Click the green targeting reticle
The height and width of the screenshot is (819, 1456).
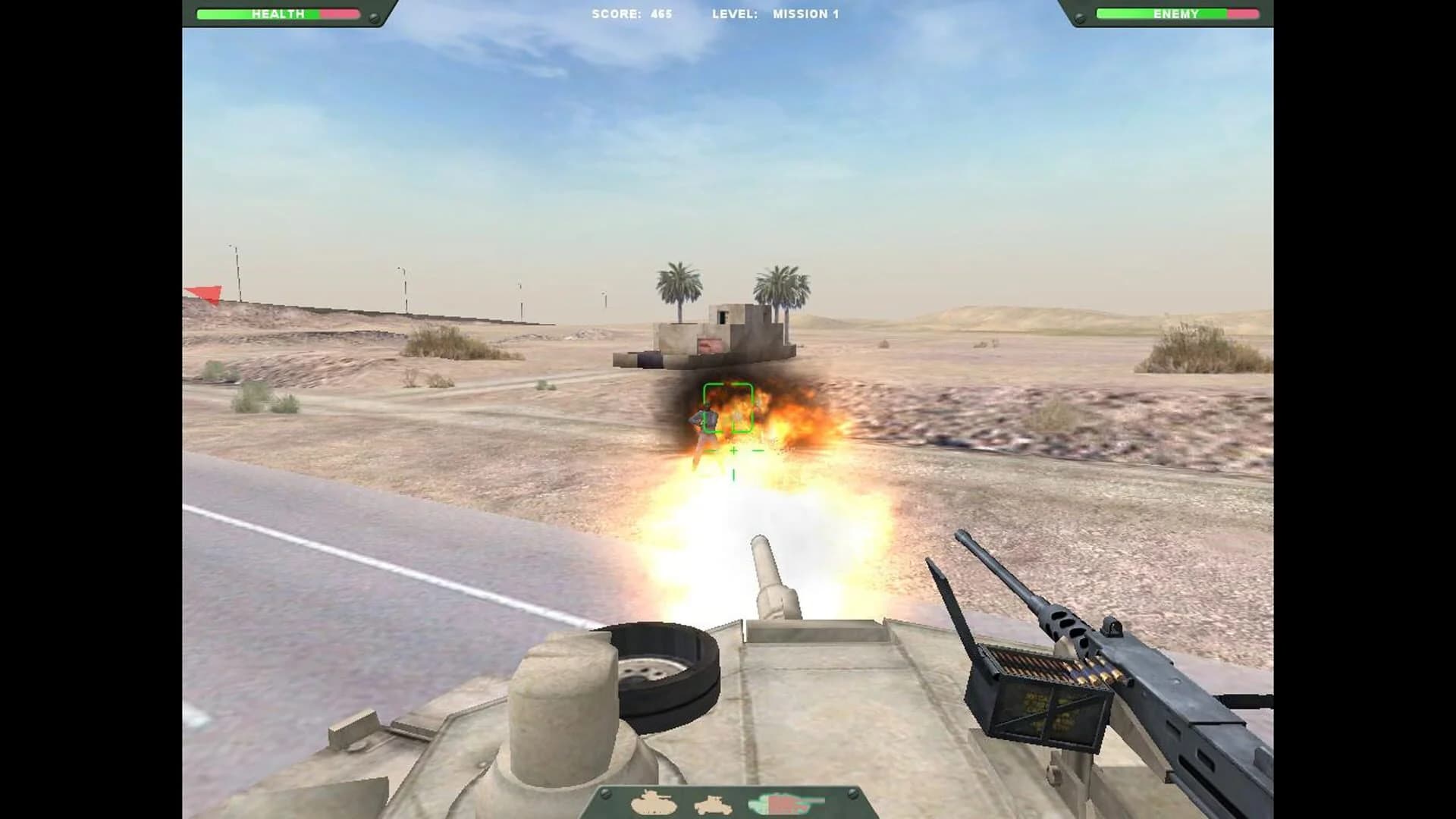tap(730, 409)
